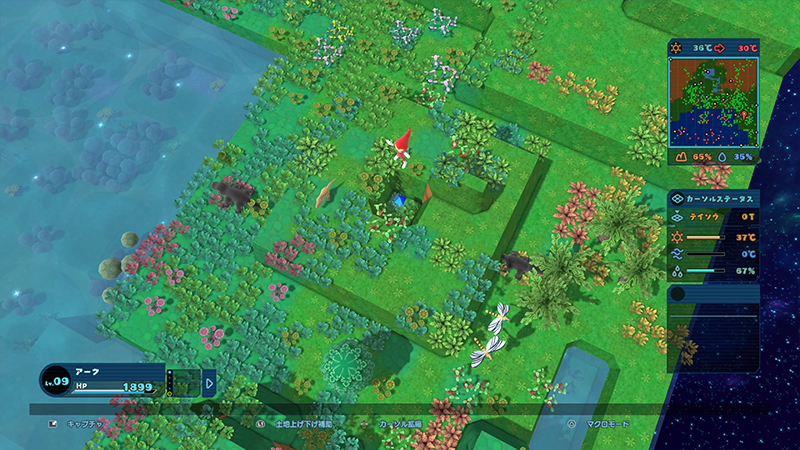
Task: Open the world minimap
Action: pyautogui.click(x=713, y=100)
